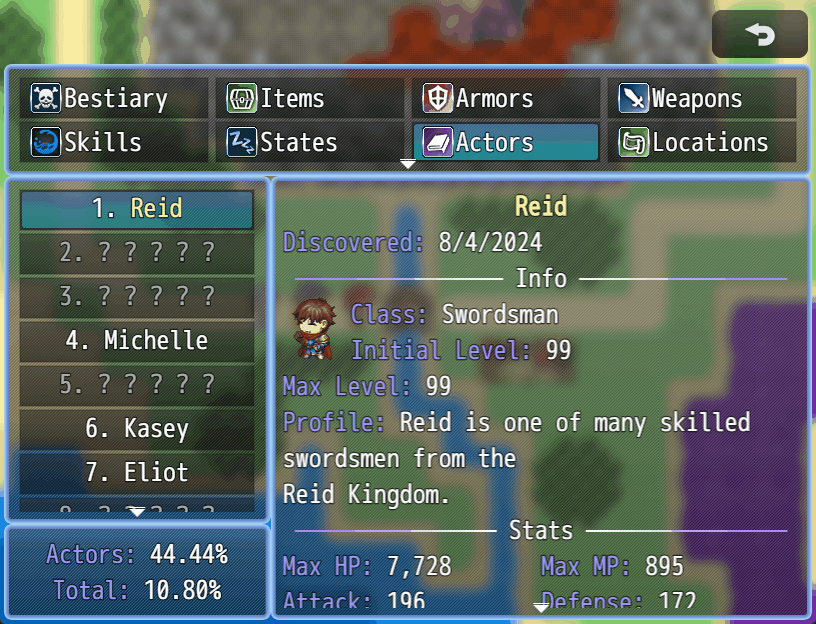Choose Michelle from the actor list
Viewport: 816px width, 624px height.
coord(137,341)
